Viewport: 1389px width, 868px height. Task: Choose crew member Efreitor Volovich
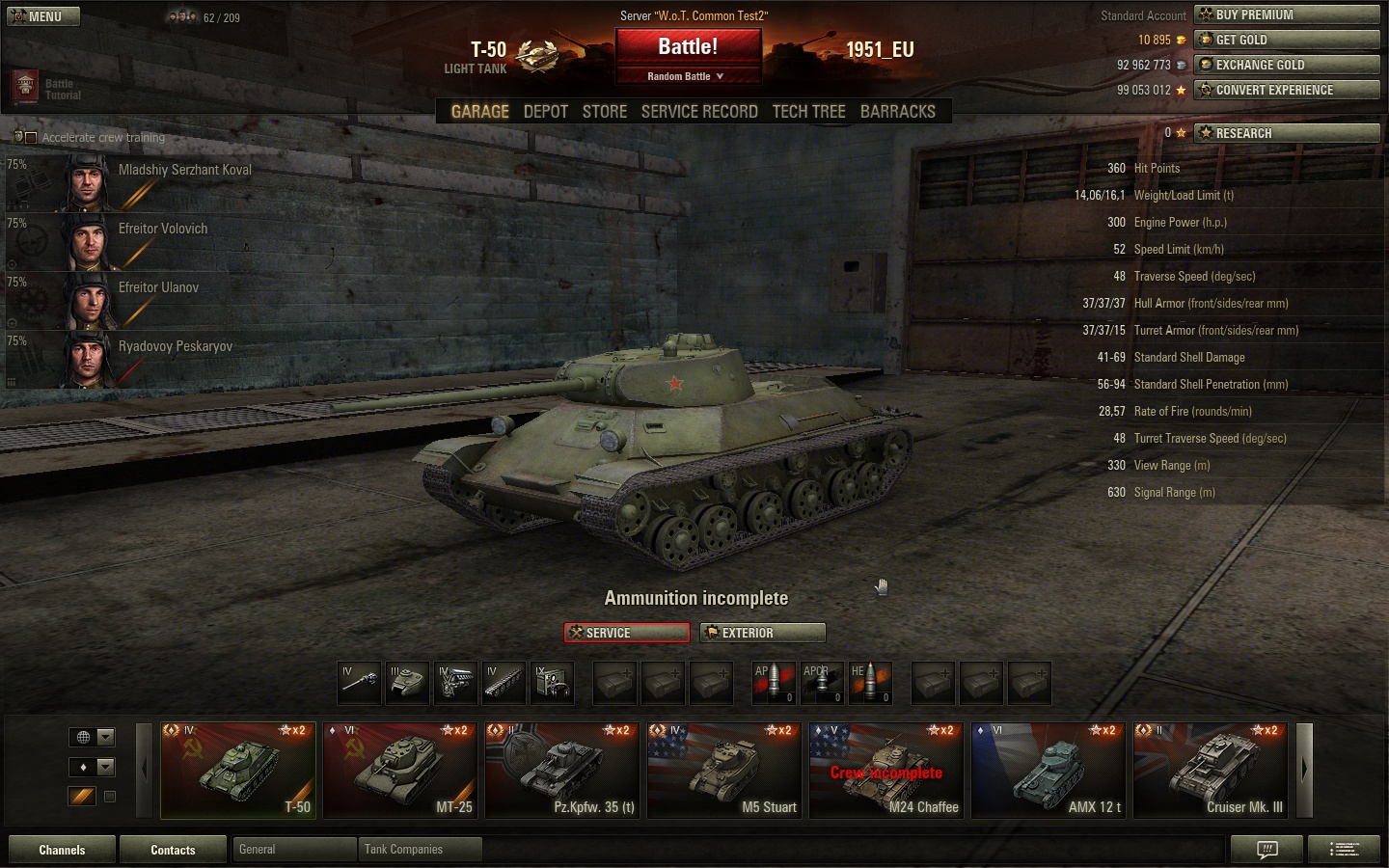pyautogui.click(x=162, y=229)
